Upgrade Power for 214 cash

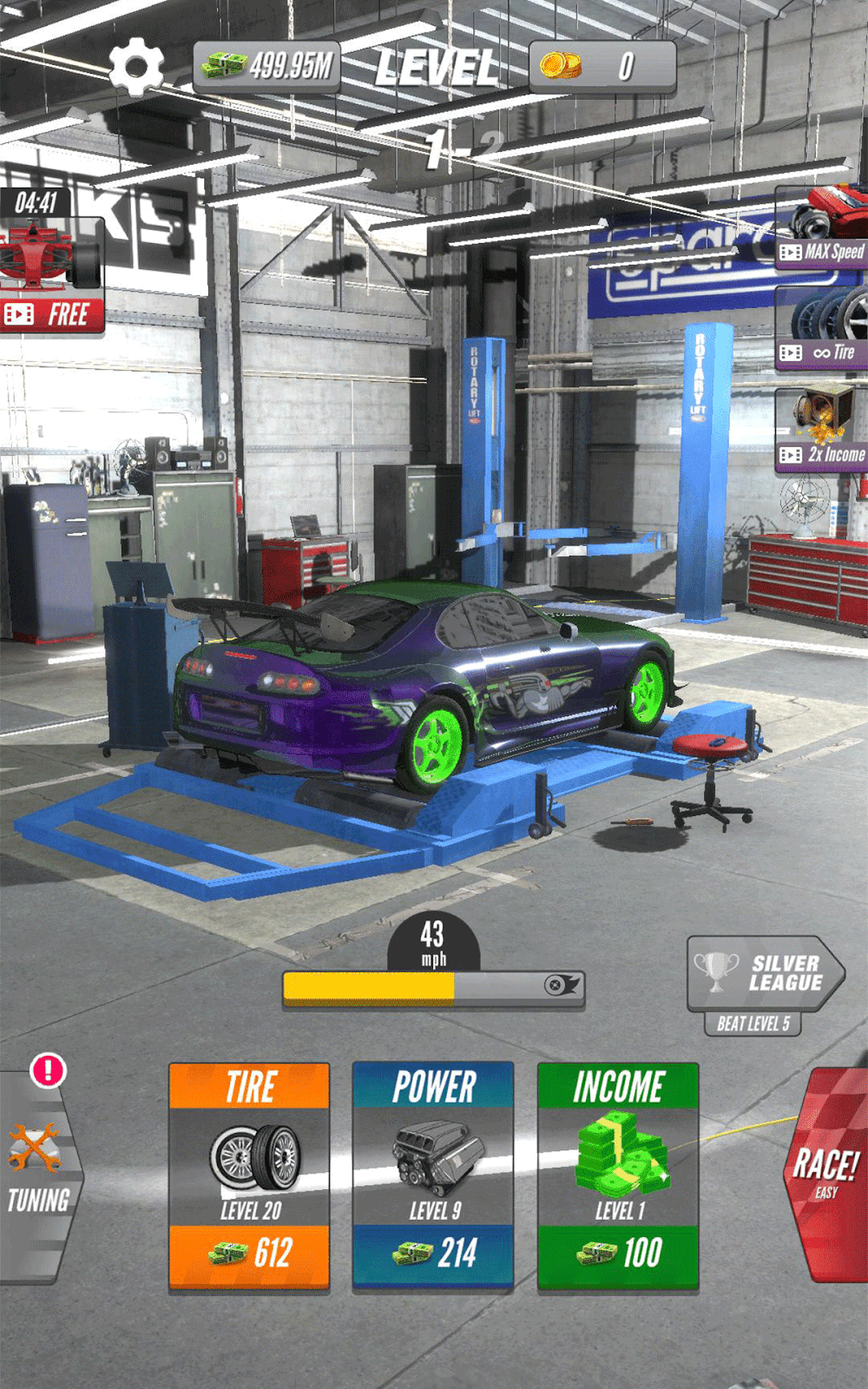pyautogui.click(x=433, y=1175)
